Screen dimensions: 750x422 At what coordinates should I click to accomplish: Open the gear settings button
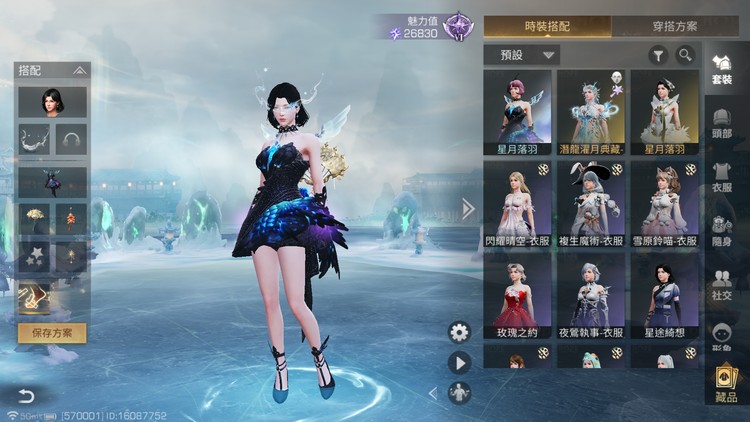459,332
